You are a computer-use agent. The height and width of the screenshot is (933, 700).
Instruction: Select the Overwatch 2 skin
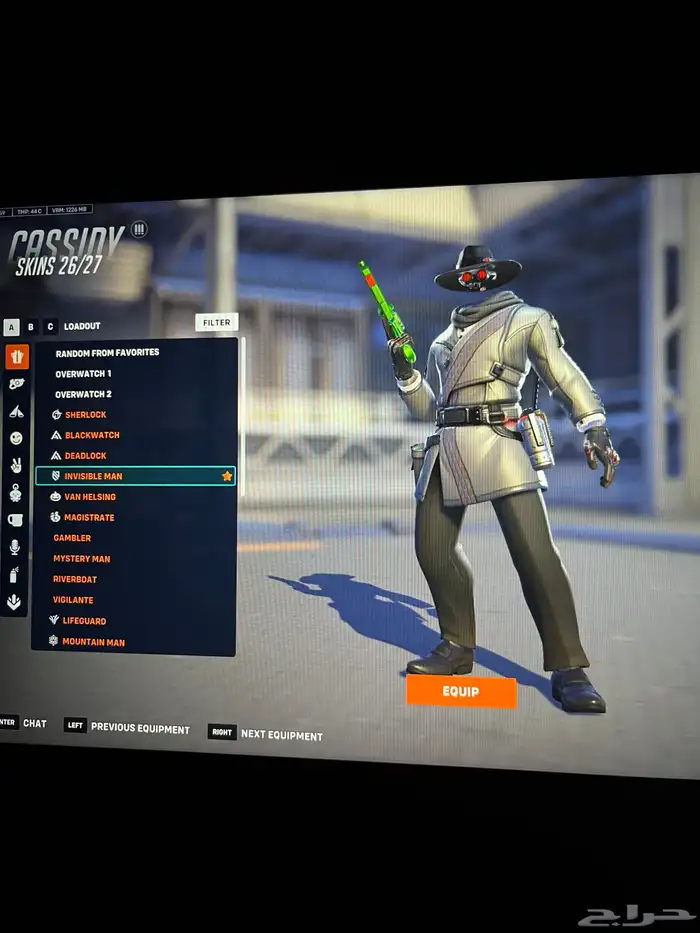(83, 394)
